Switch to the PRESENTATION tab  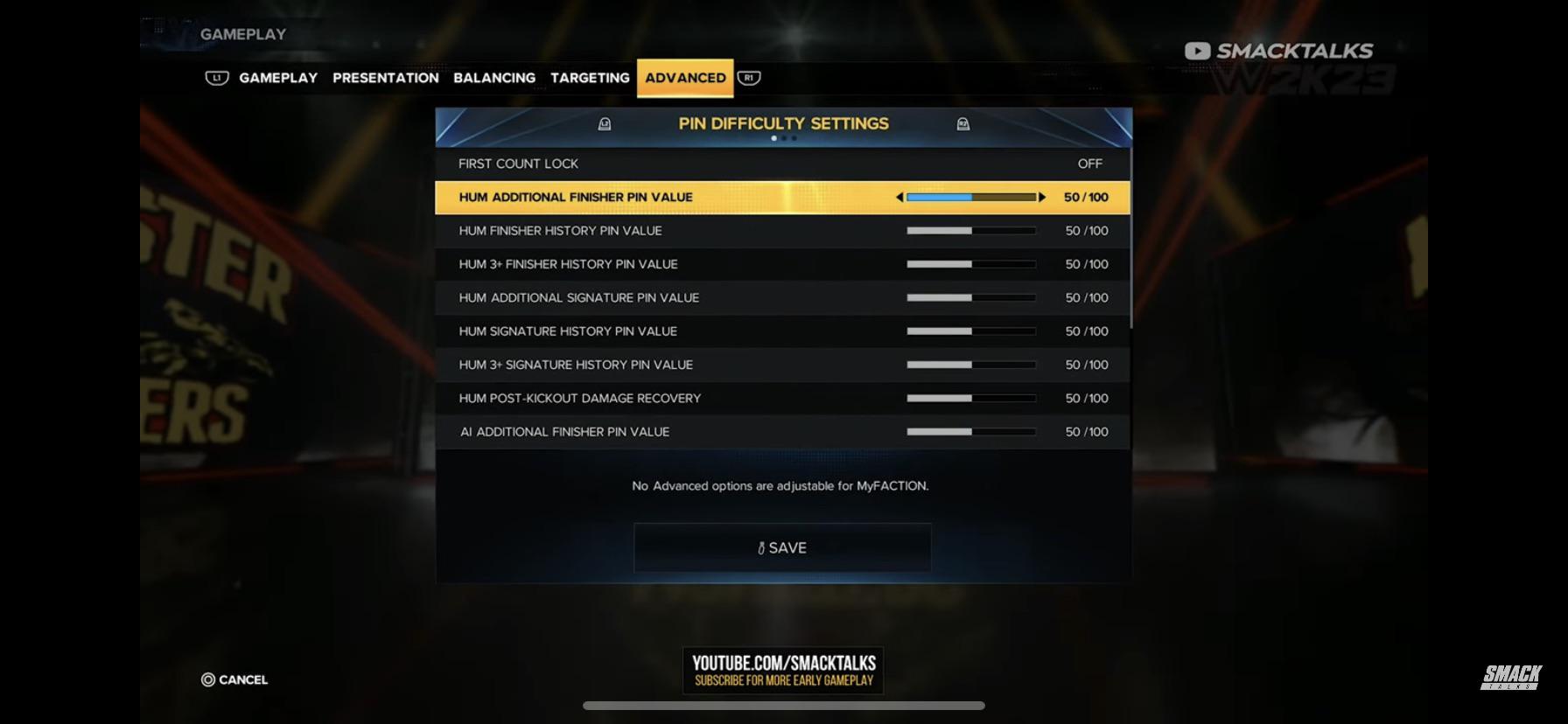385,78
